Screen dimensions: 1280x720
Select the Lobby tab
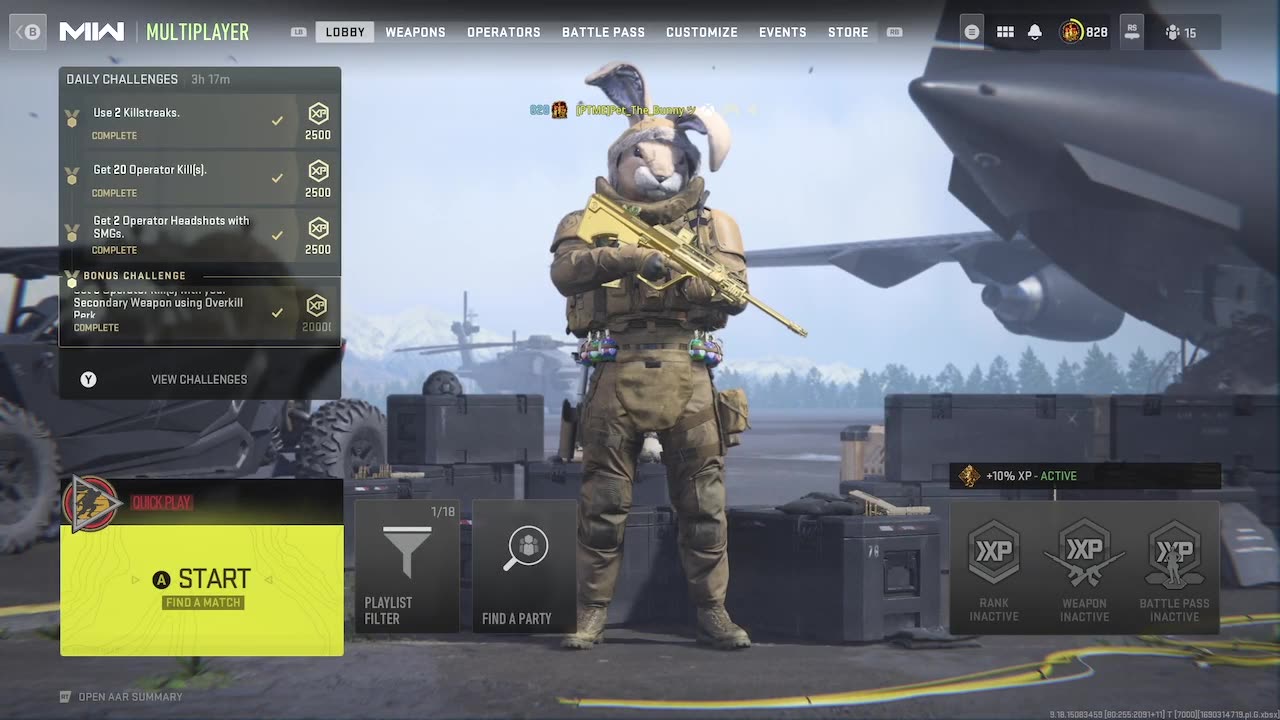tap(345, 32)
